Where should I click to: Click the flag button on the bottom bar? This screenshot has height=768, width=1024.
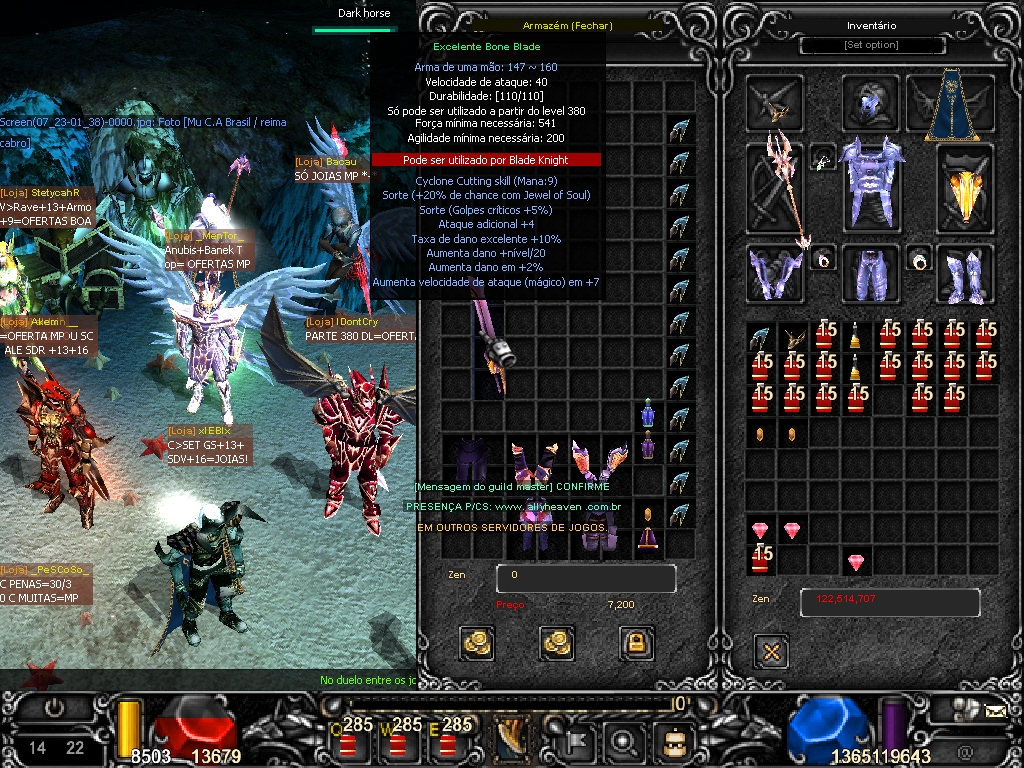pyautogui.click(x=577, y=741)
